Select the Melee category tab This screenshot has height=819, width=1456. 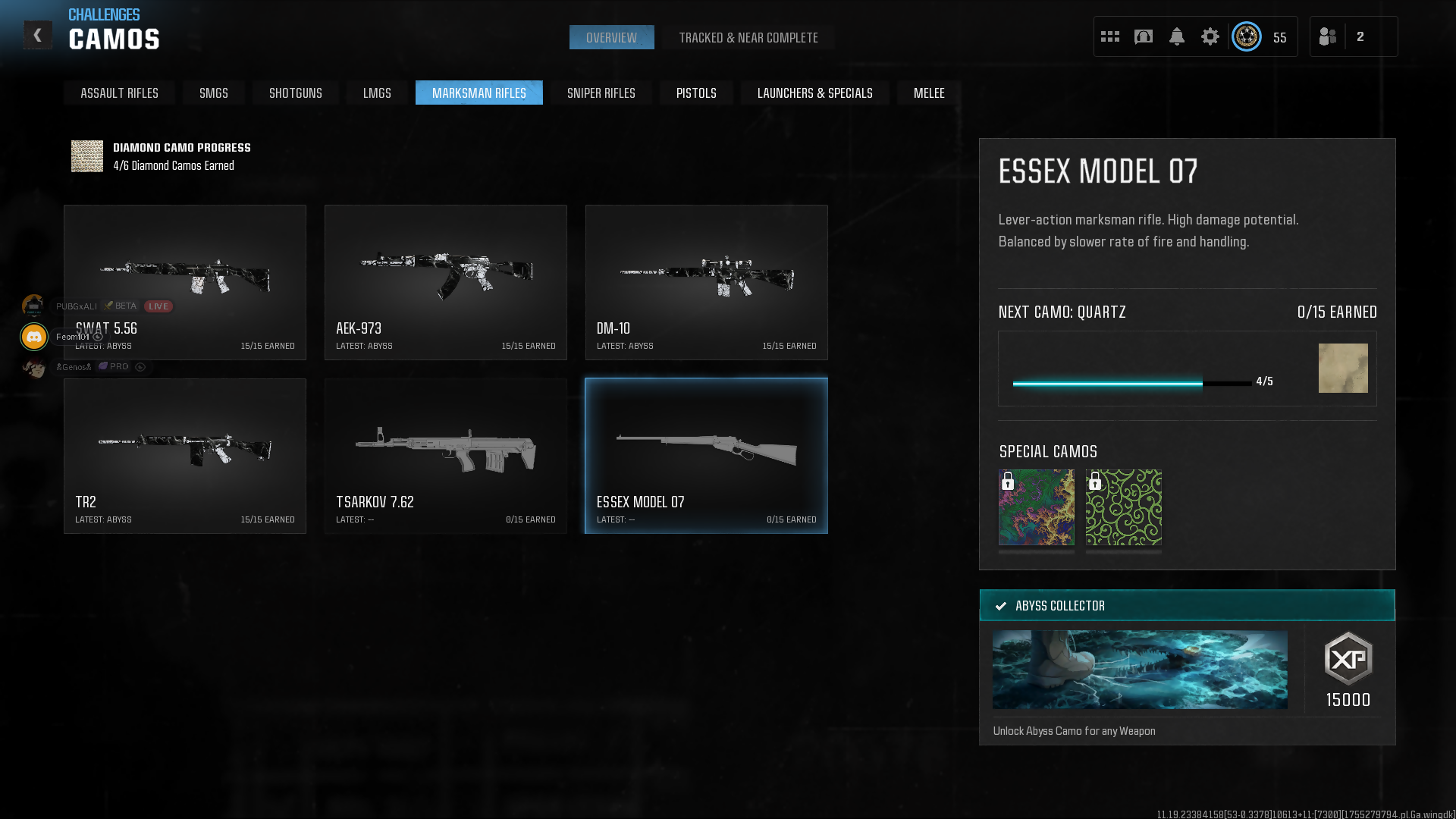[928, 93]
